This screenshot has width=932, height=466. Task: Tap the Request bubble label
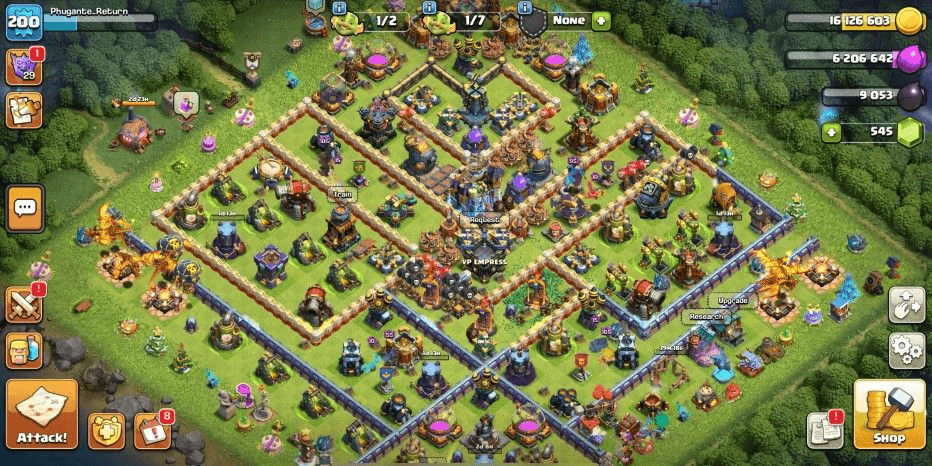483,219
